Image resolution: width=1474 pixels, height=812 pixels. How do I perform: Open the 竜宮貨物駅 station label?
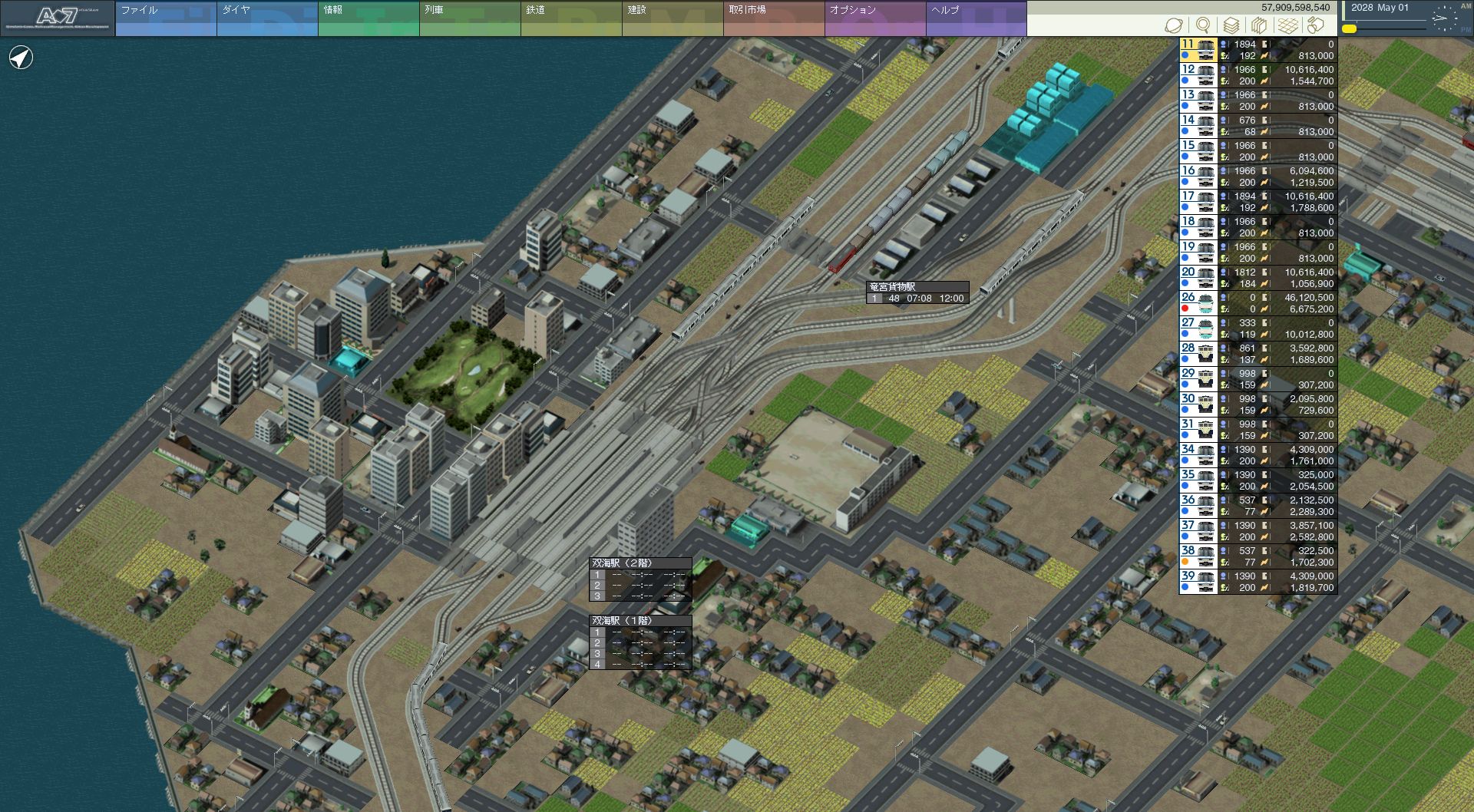(x=892, y=287)
